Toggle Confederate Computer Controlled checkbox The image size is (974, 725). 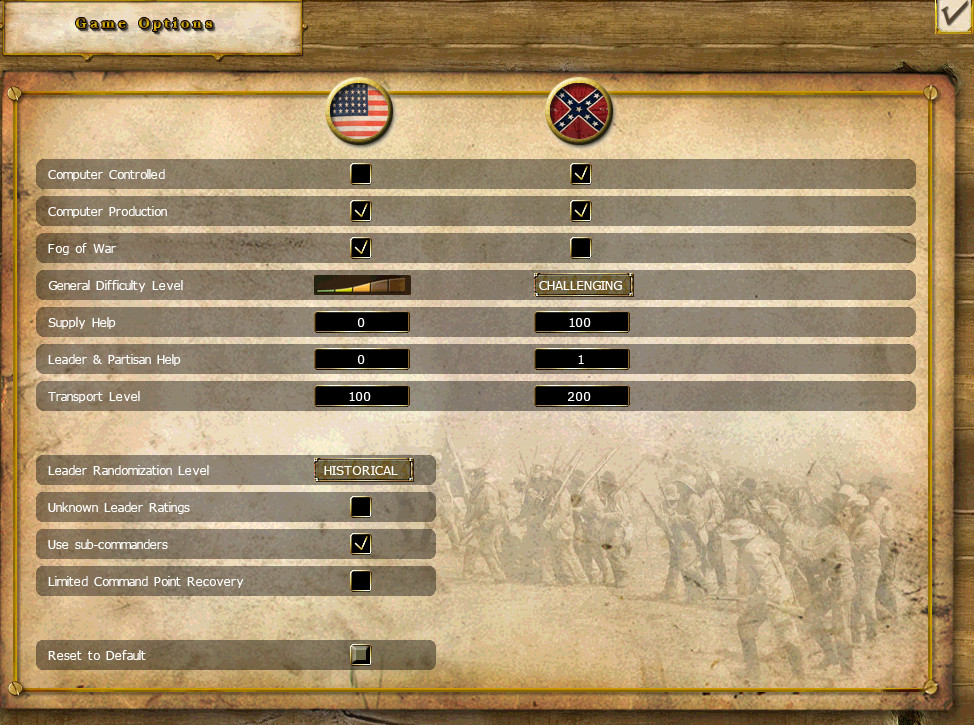[581, 174]
